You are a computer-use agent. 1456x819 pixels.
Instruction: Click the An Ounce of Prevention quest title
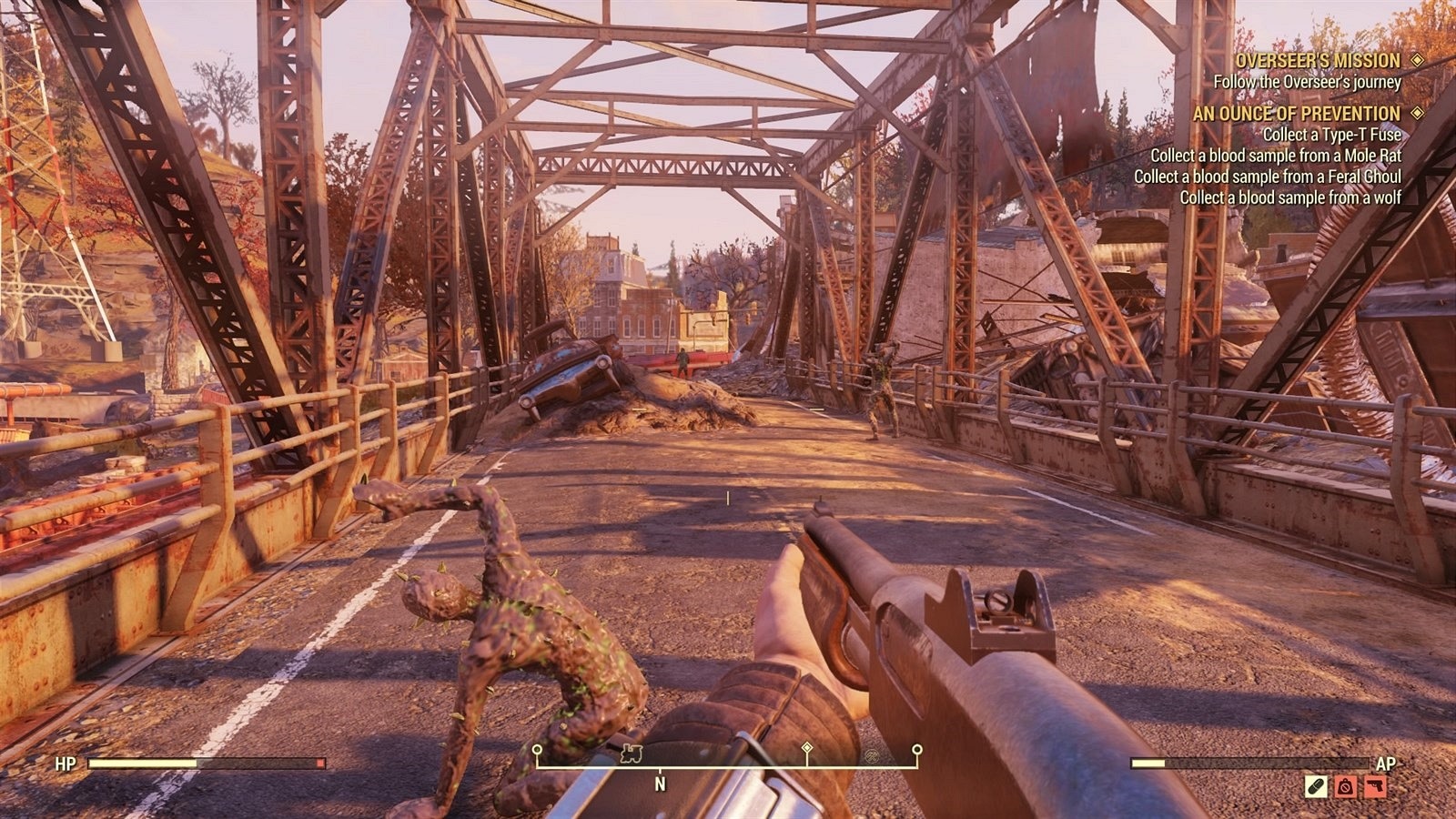(1296, 114)
